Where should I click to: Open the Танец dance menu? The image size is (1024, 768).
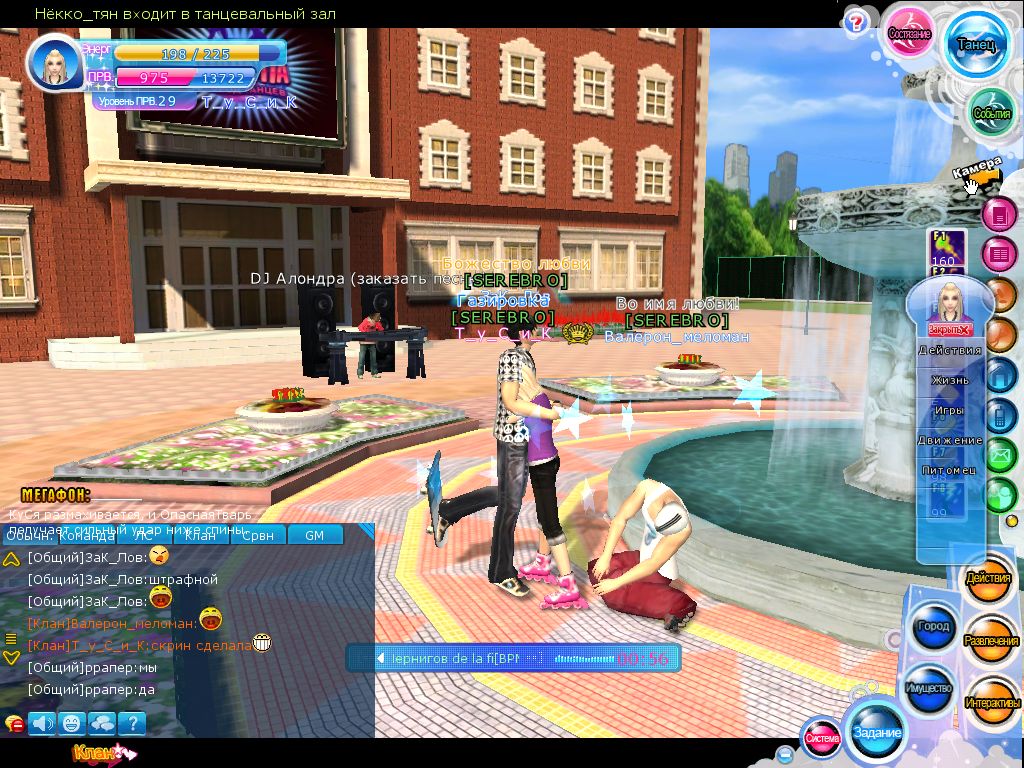click(975, 45)
